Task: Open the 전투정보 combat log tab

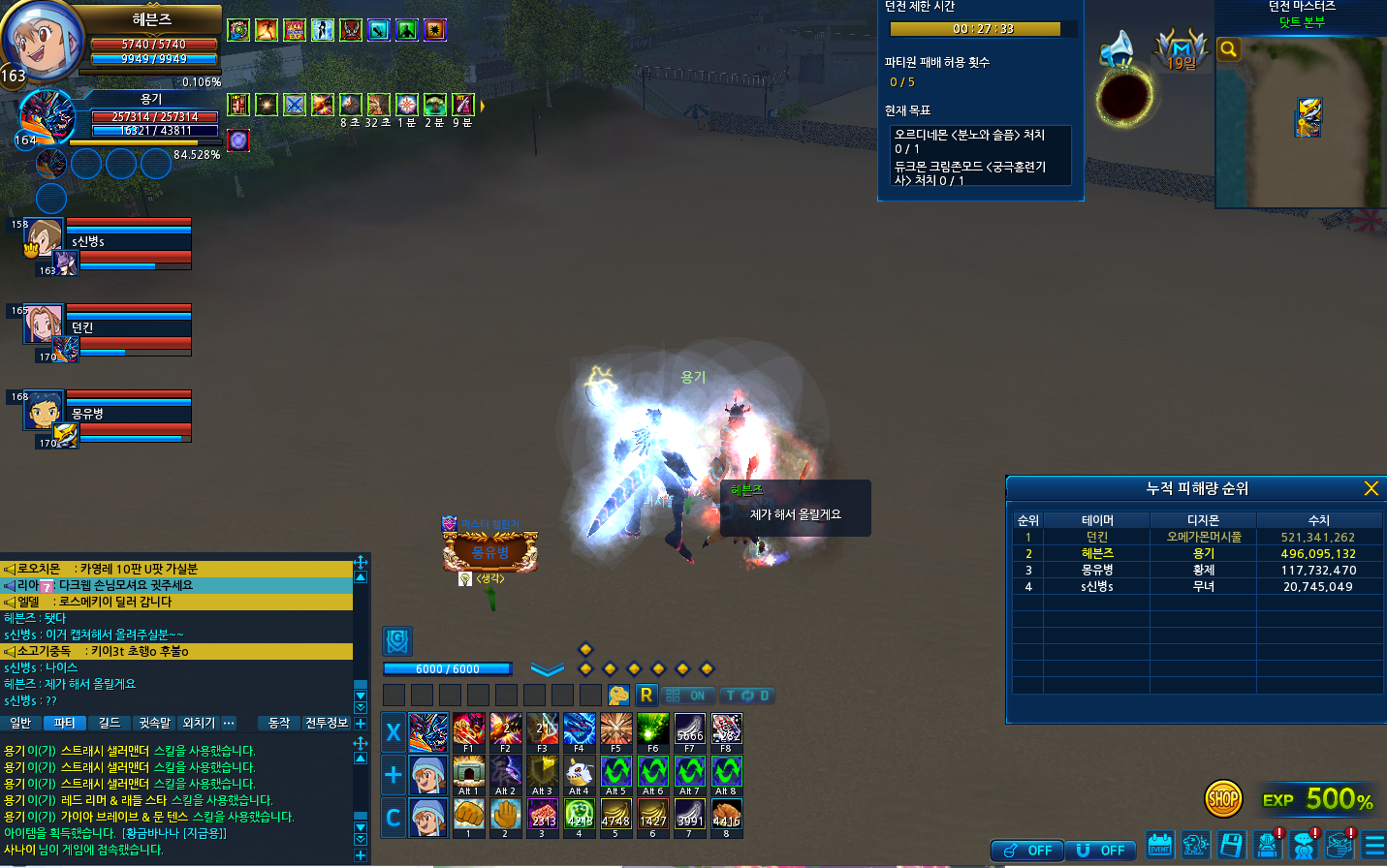Action: click(x=327, y=723)
